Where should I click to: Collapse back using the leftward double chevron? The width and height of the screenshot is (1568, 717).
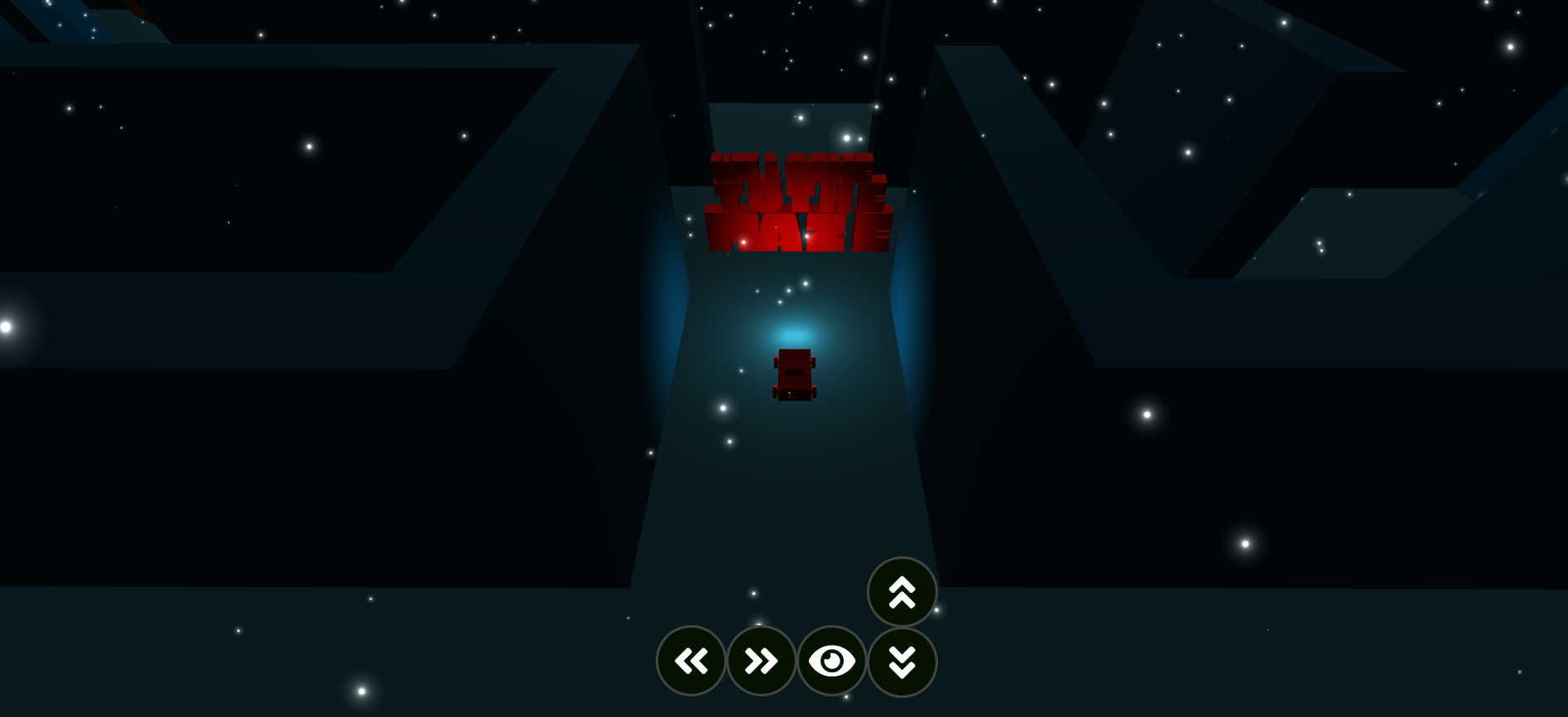coord(691,661)
